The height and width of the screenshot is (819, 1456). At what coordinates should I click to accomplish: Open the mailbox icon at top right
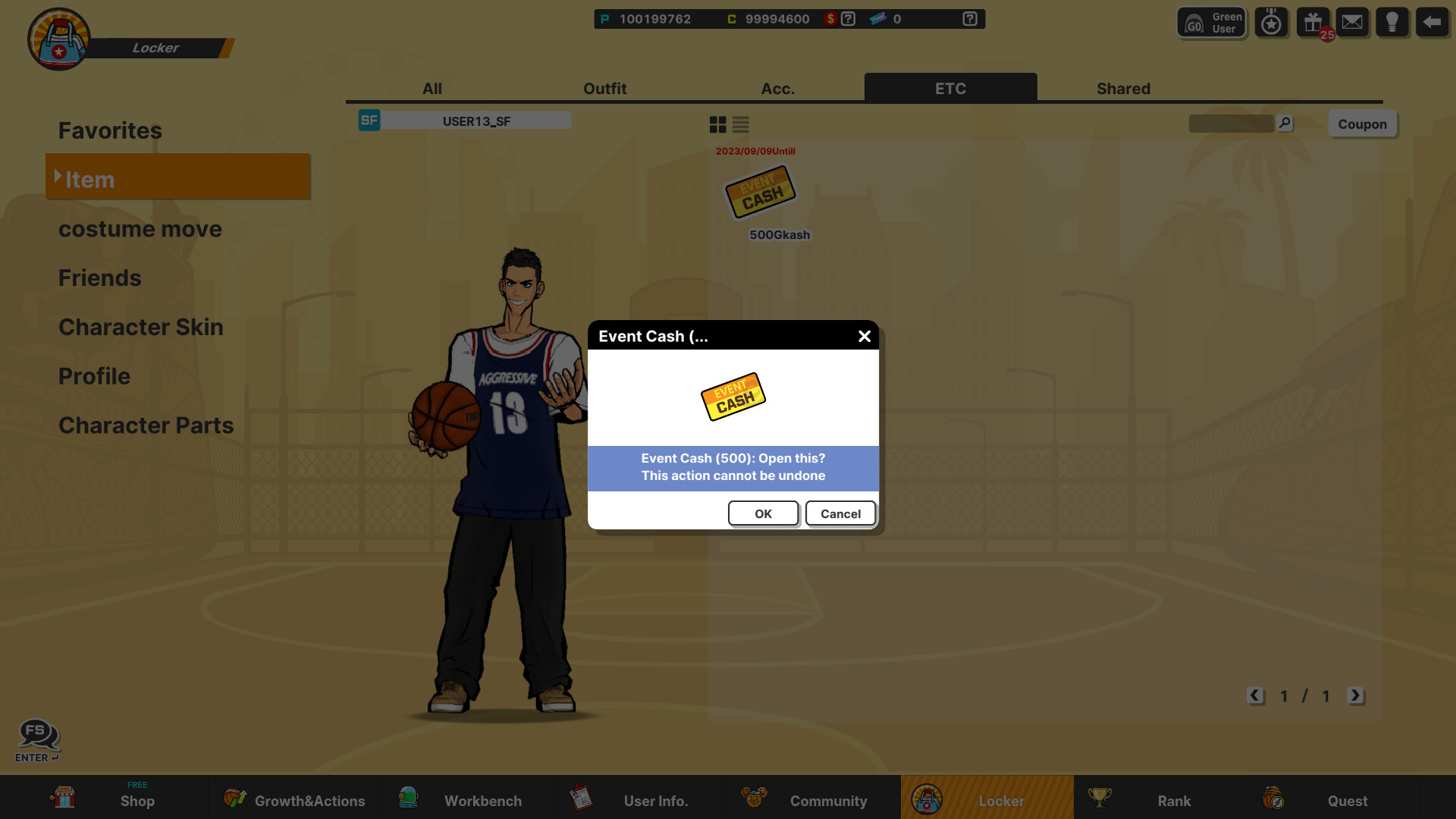(x=1352, y=21)
